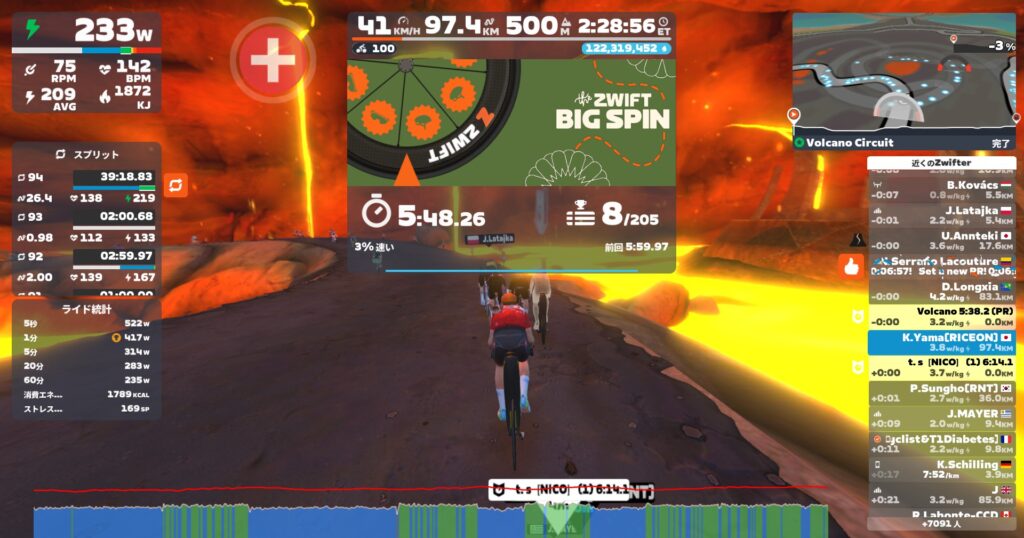
Task: Select rider J.Latajka in the nearby list
Action: [941, 214]
